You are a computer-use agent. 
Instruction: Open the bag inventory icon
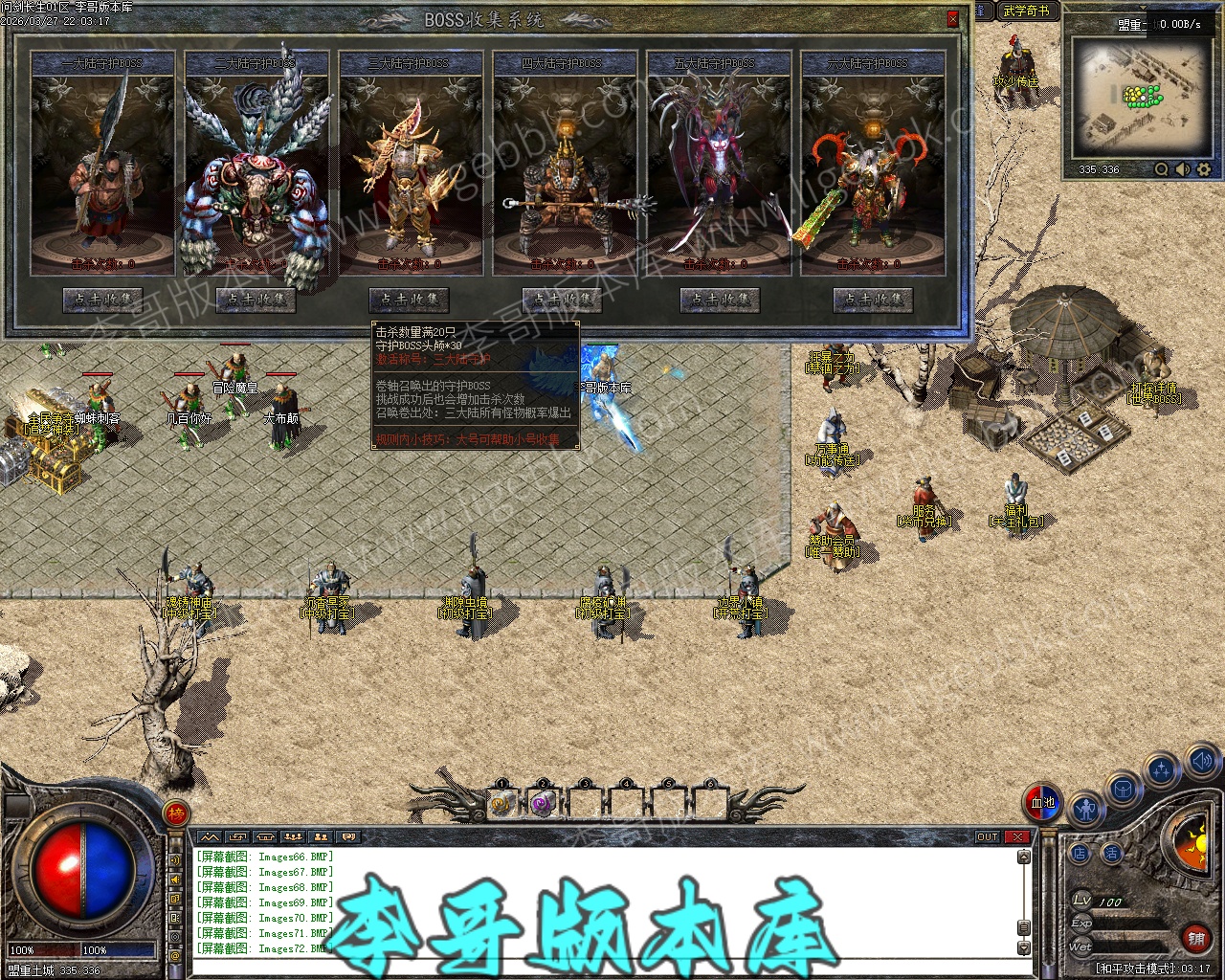click(x=1124, y=791)
